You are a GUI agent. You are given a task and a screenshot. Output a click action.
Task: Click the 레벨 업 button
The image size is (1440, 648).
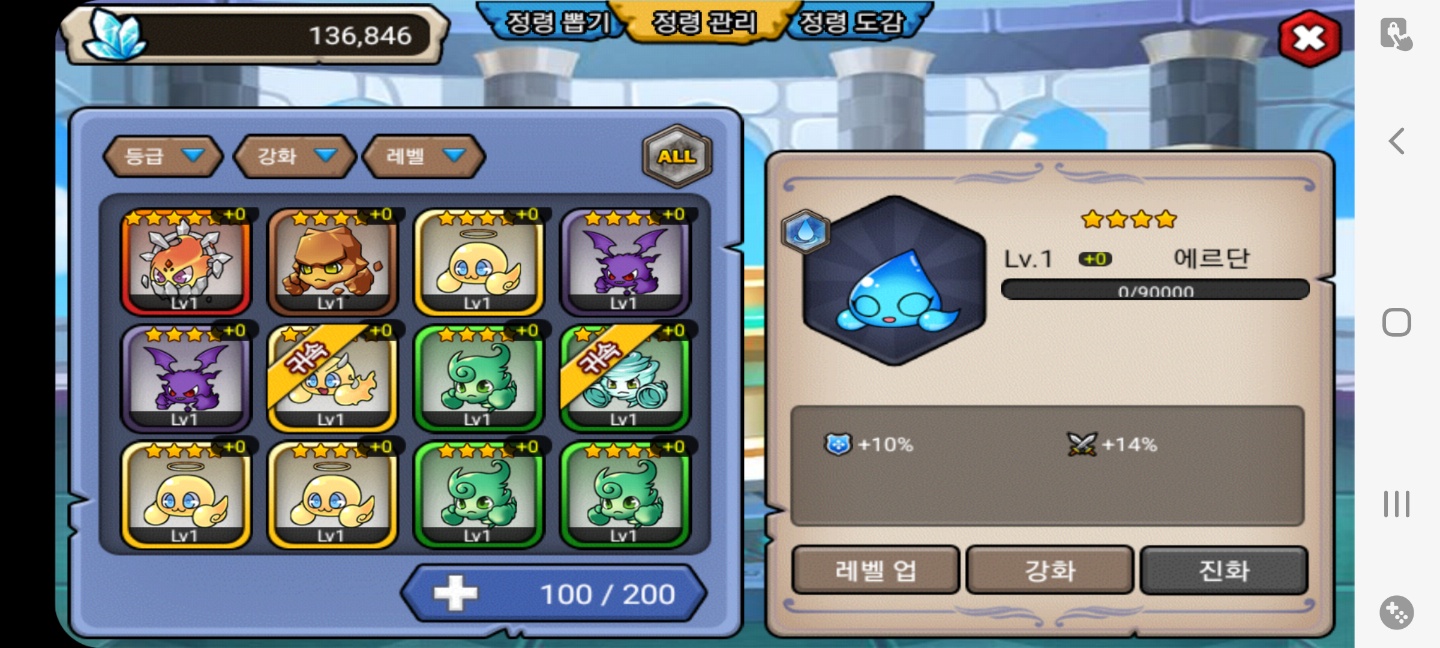(x=876, y=570)
